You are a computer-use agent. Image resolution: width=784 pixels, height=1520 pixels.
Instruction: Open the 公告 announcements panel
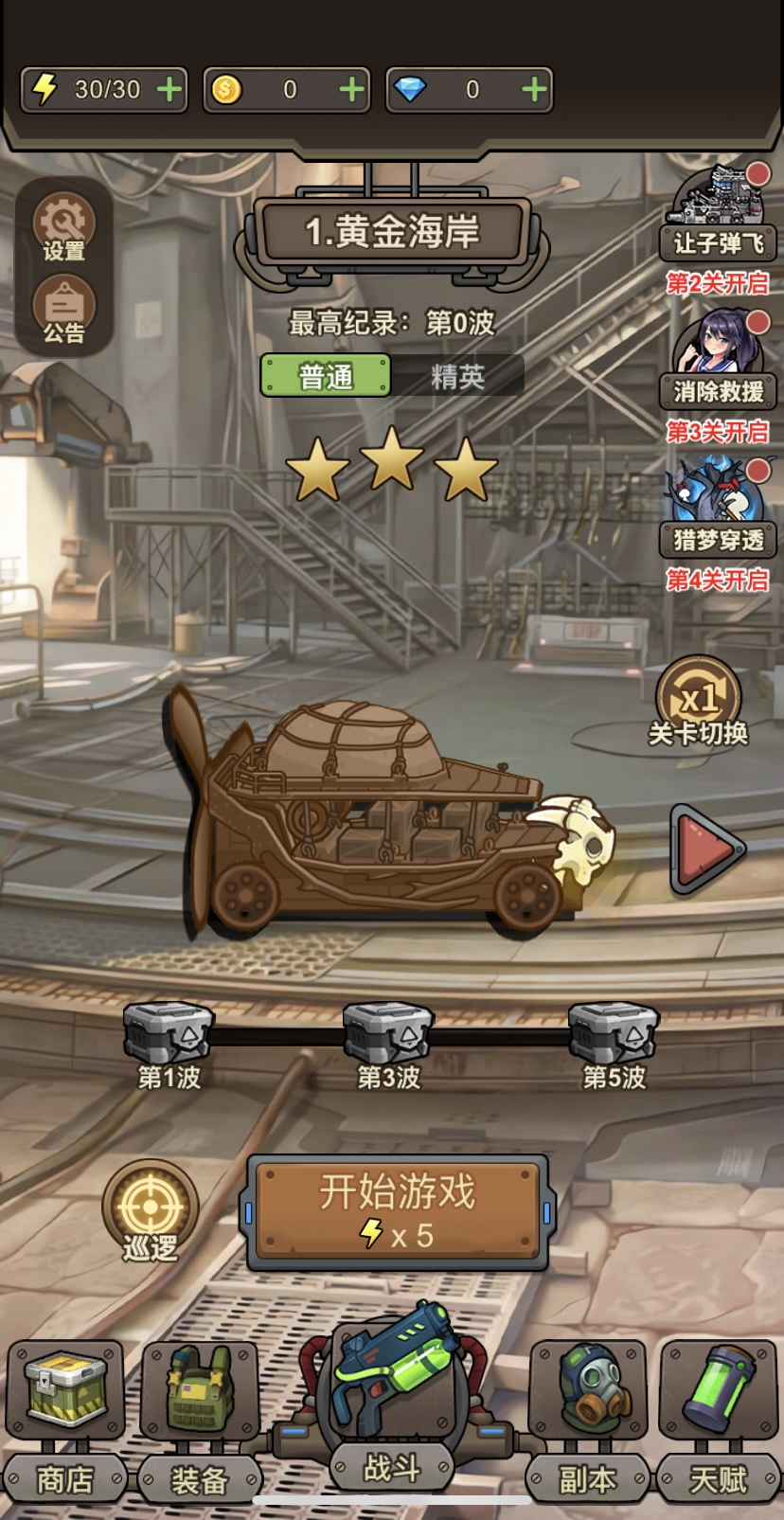coord(63,309)
